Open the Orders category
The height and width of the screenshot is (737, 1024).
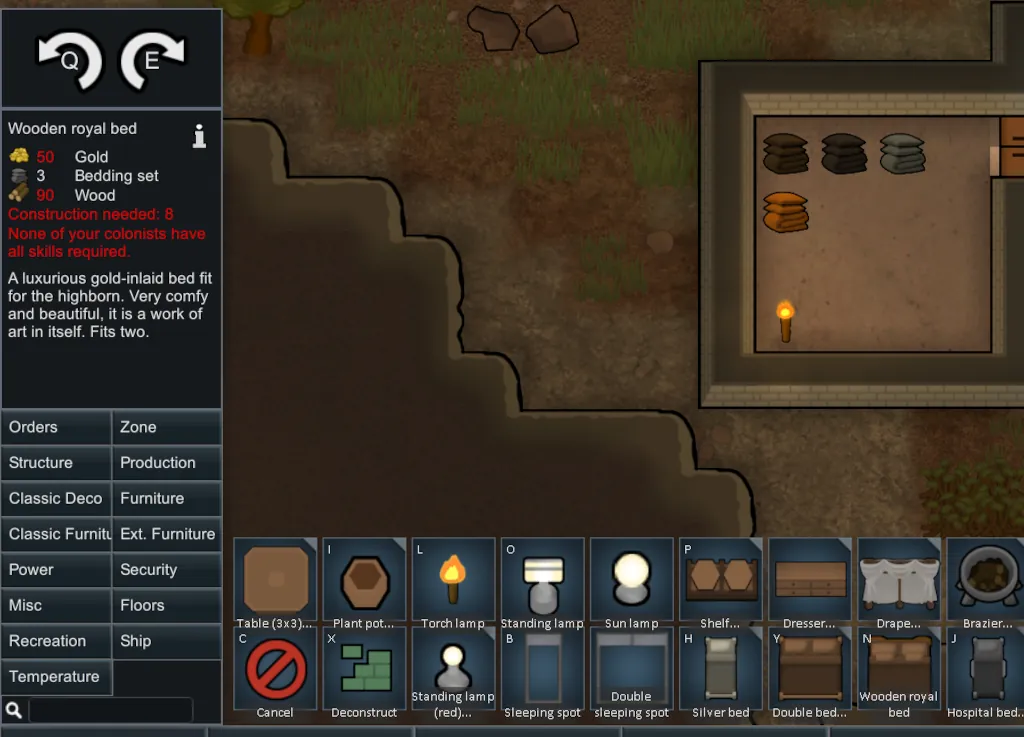[56, 427]
